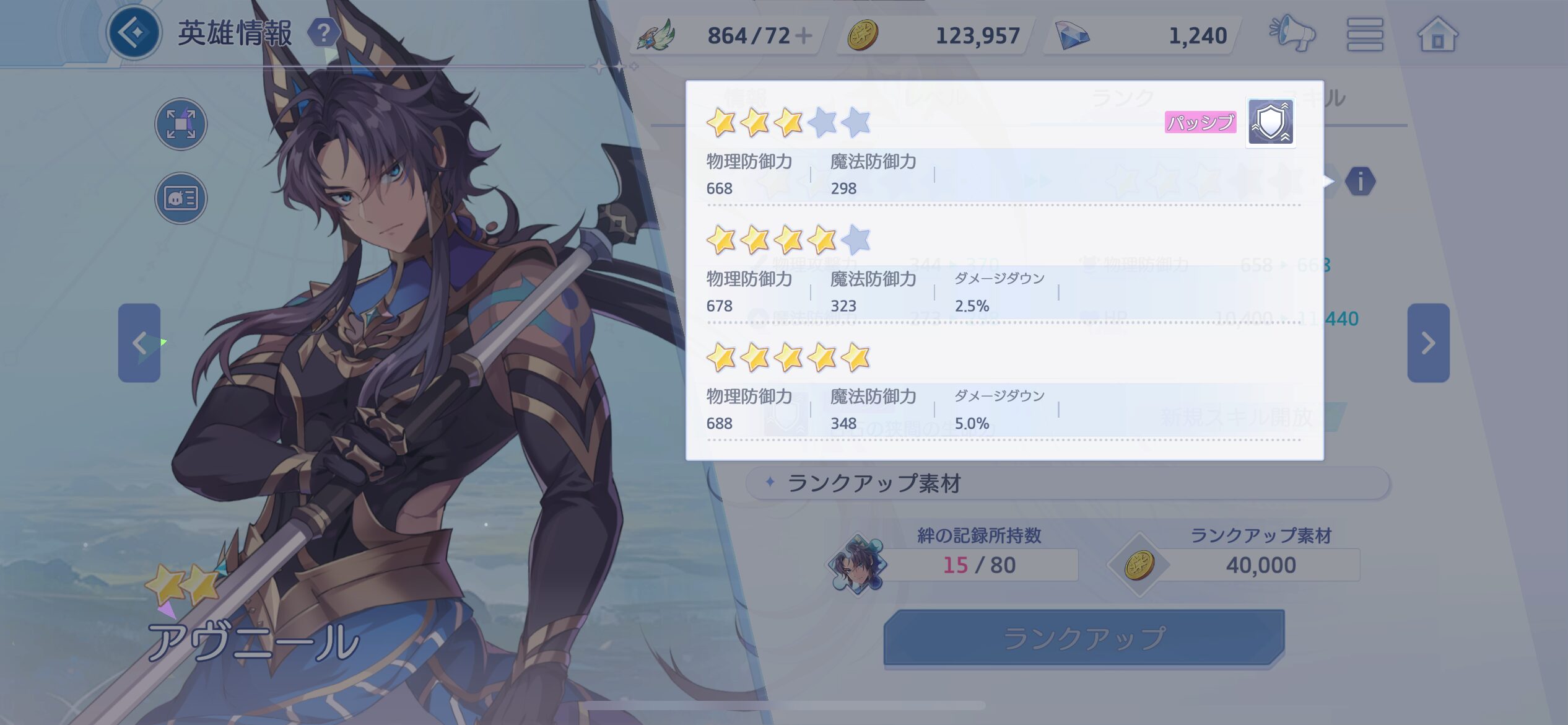Add stamina with the plus button

pos(803,35)
